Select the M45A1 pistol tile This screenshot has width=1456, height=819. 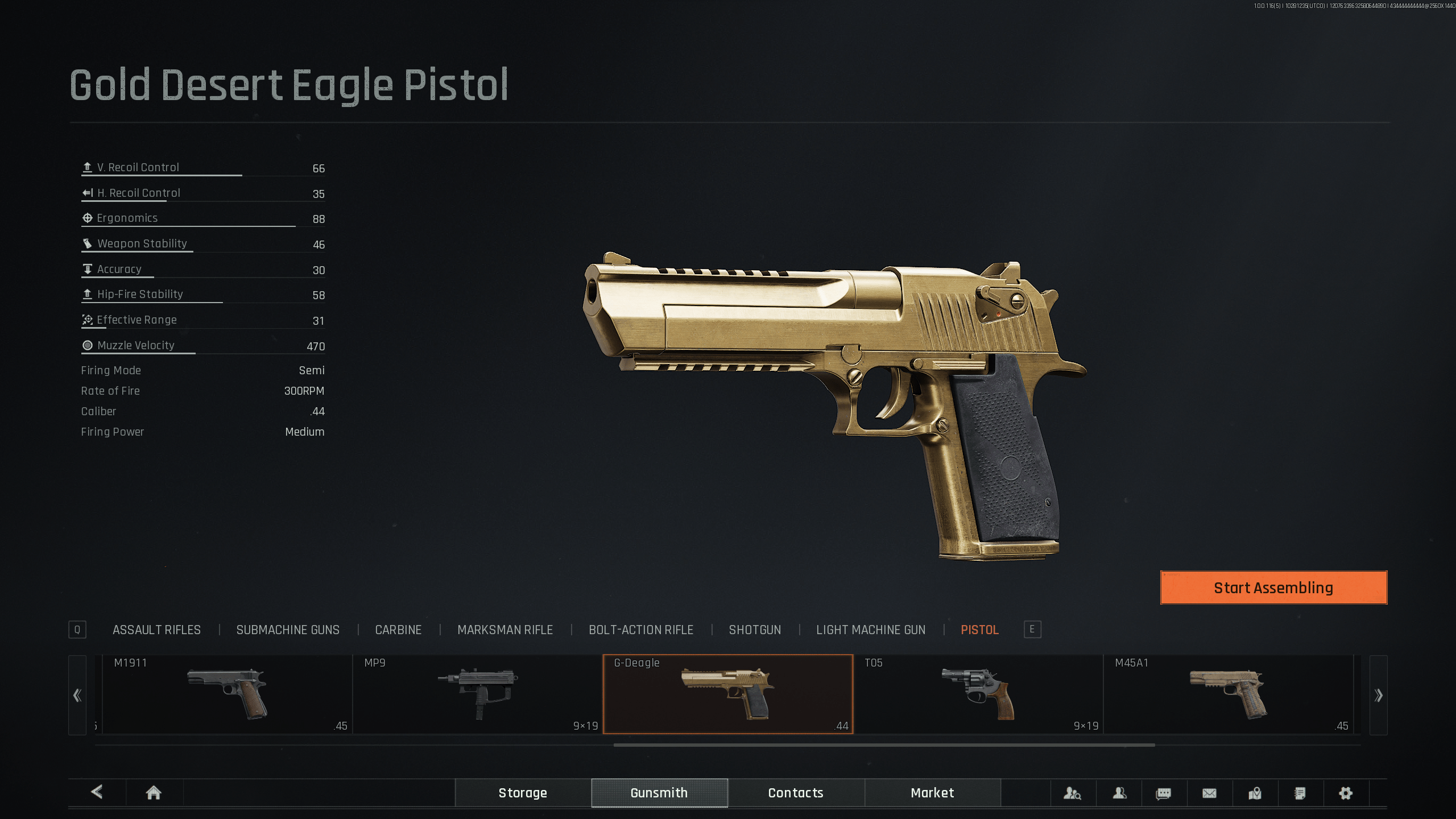pos(1228,694)
